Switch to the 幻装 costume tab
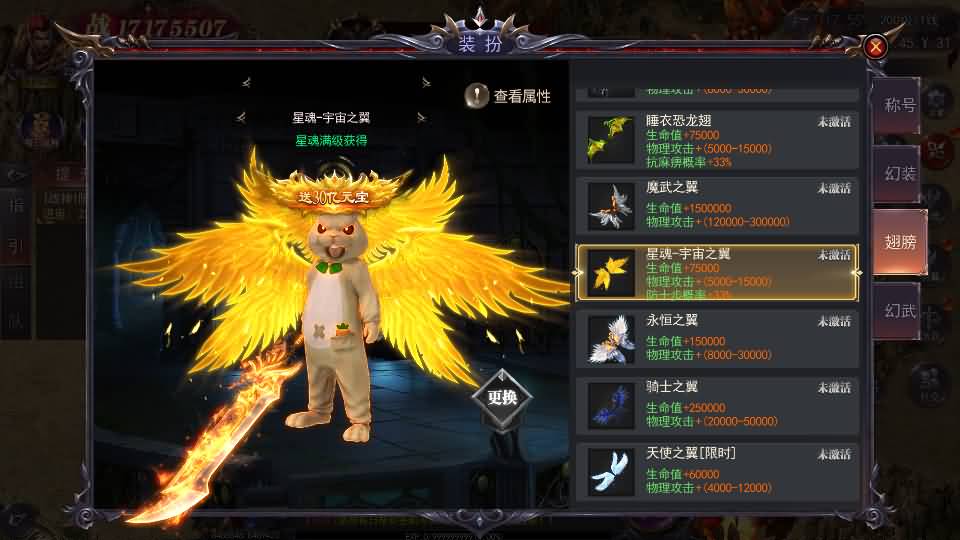960x540 pixels. pos(899,174)
